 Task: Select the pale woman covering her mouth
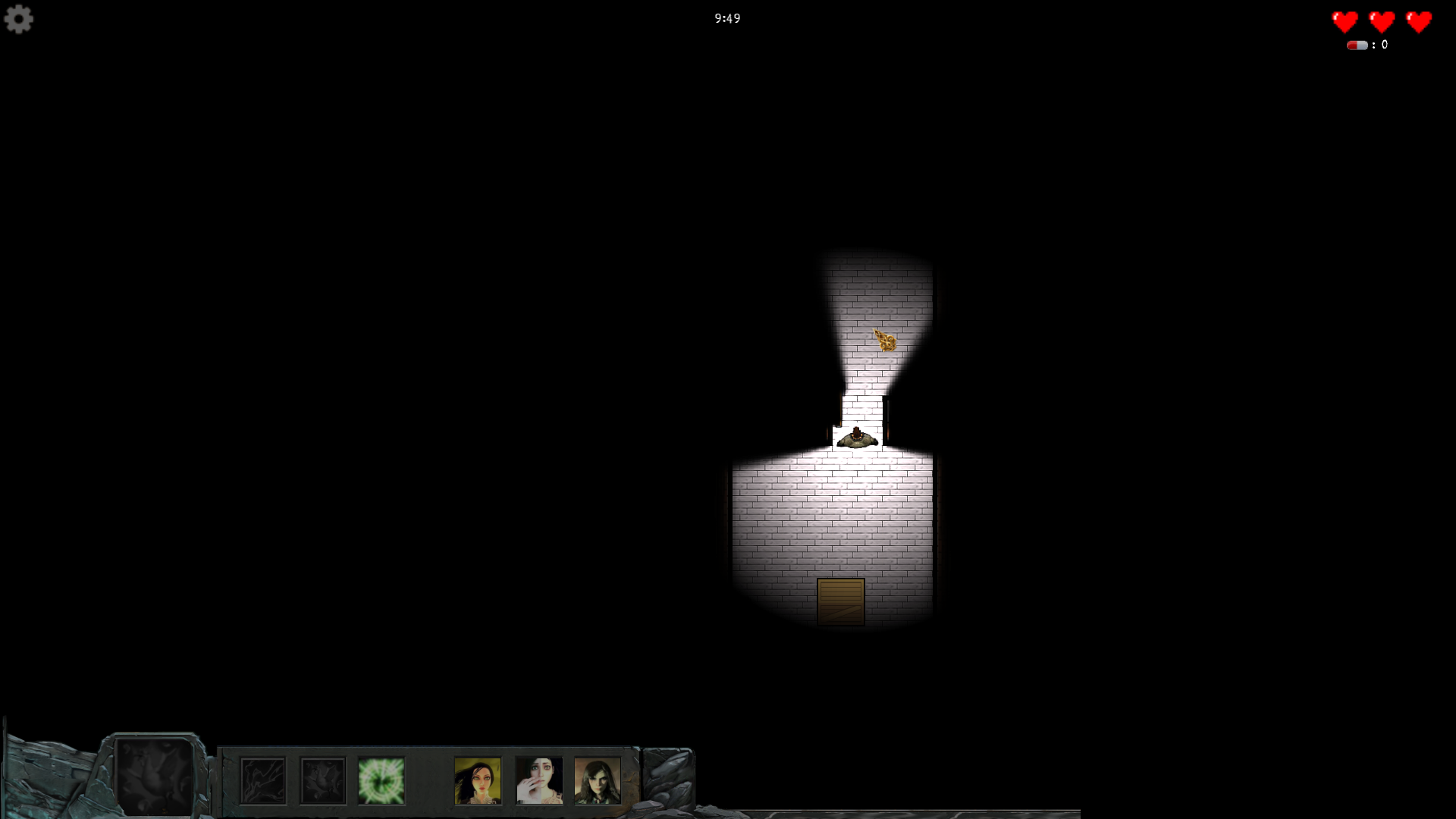539,780
